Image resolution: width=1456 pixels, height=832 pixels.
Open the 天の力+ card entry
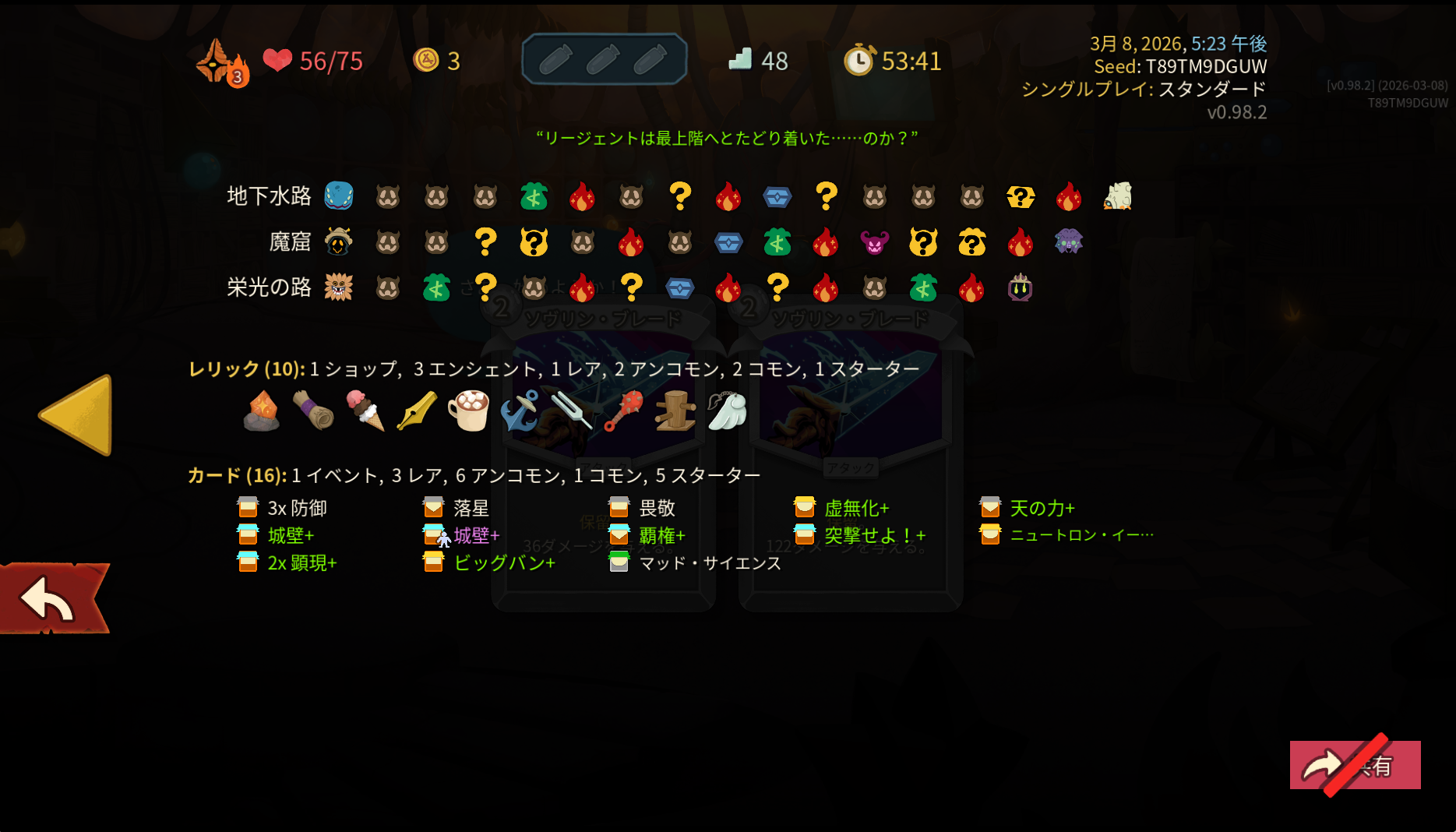[x=1042, y=509]
